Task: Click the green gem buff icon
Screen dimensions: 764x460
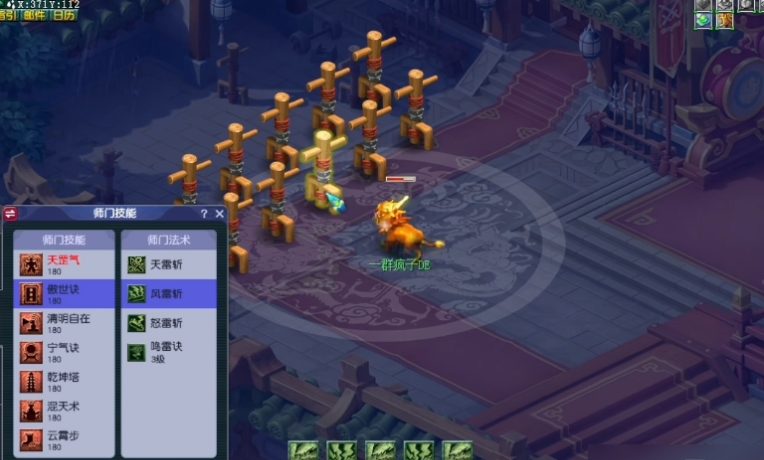Action: (x=704, y=20)
